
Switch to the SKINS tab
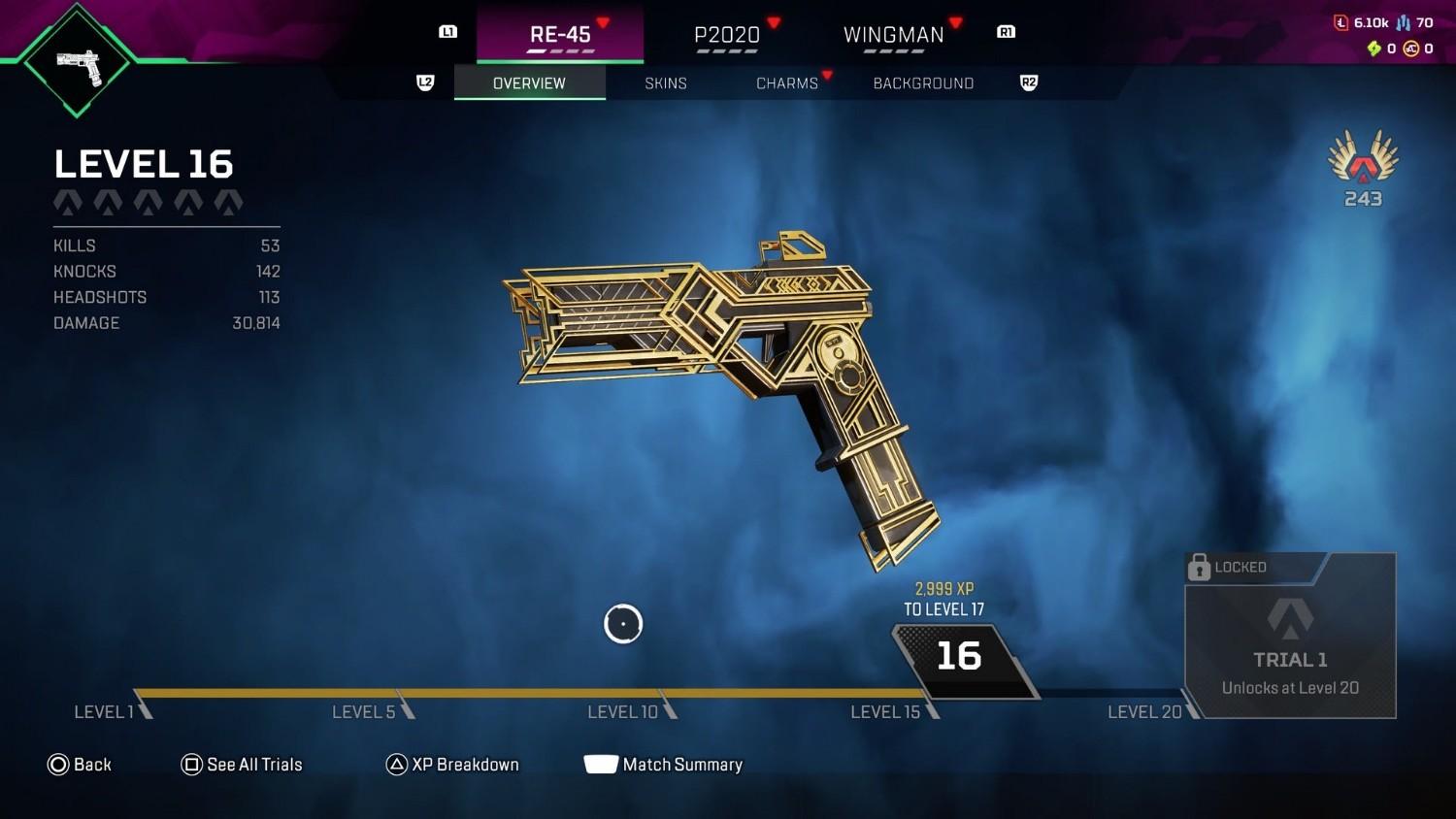coord(666,83)
